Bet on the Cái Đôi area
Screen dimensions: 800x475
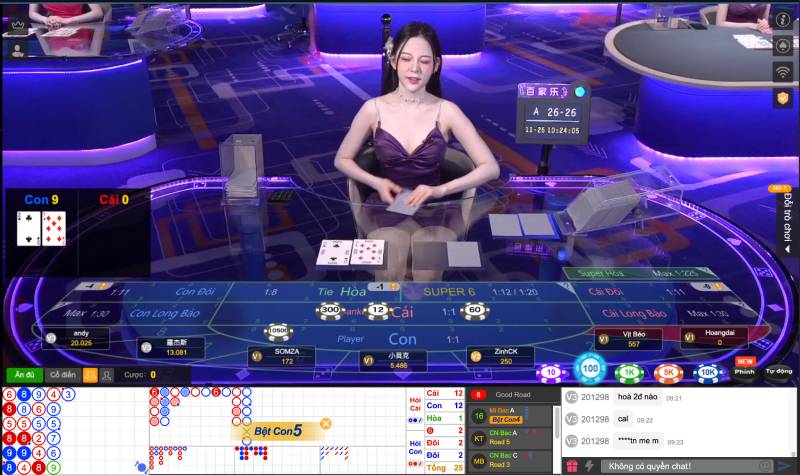pyautogui.click(x=606, y=291)
